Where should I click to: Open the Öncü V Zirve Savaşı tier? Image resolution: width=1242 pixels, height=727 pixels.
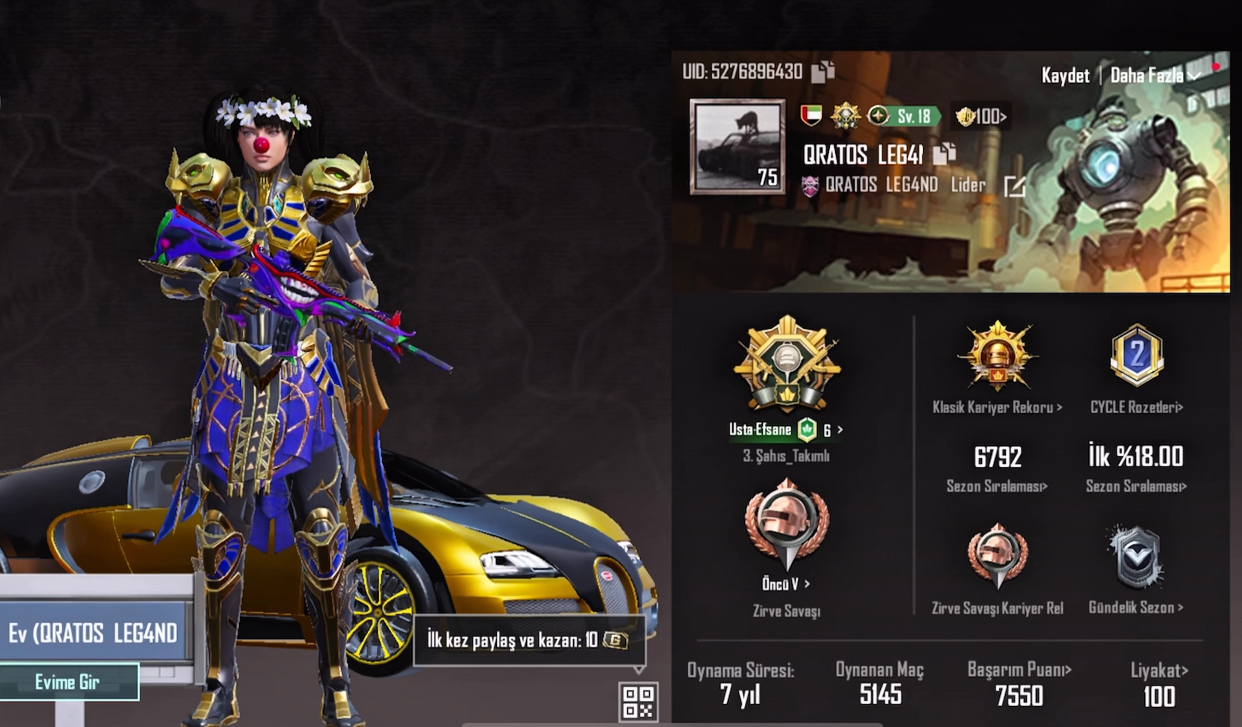click(x=786, y=584)
